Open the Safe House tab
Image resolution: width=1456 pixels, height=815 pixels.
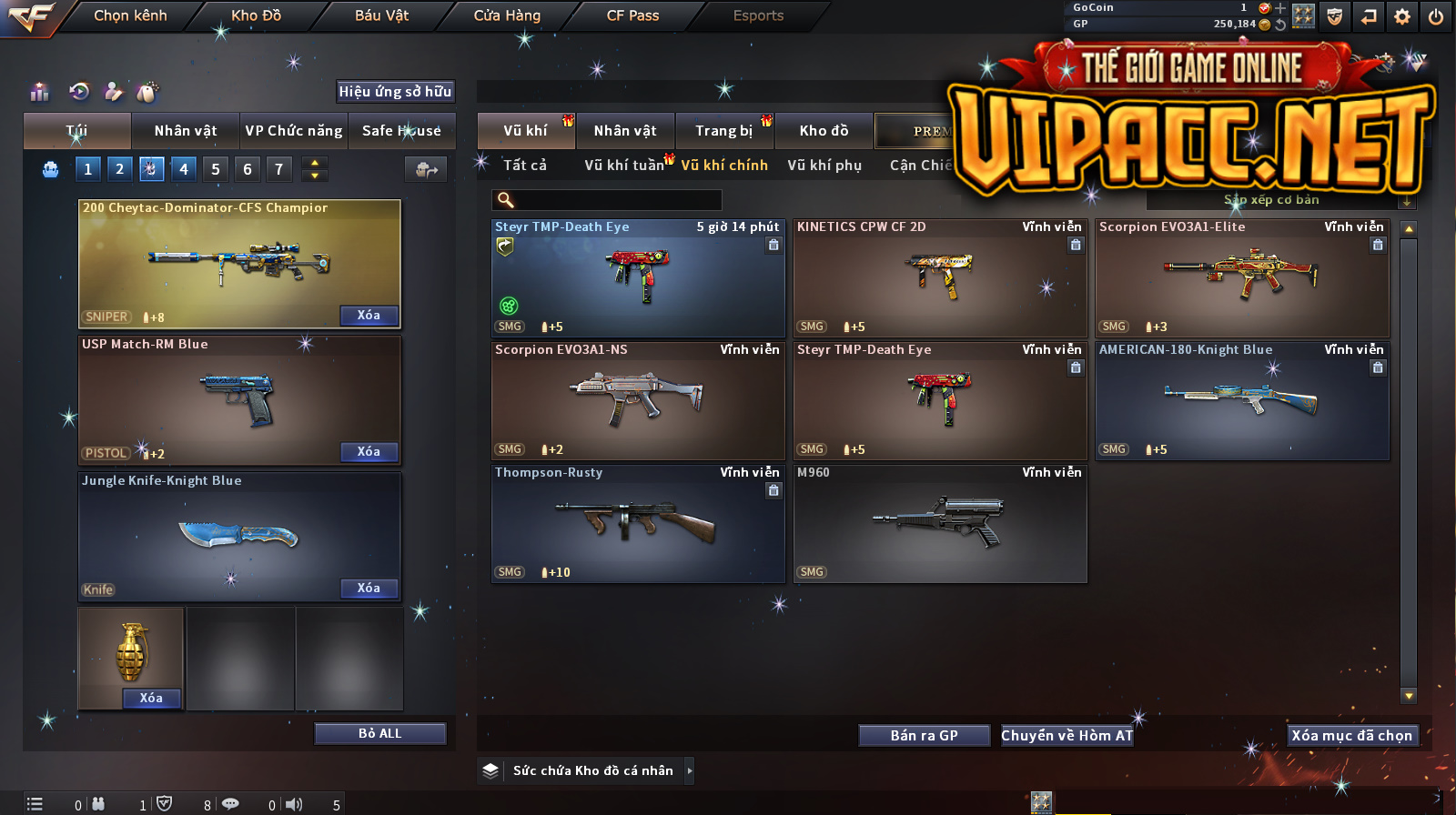[401, 131]
